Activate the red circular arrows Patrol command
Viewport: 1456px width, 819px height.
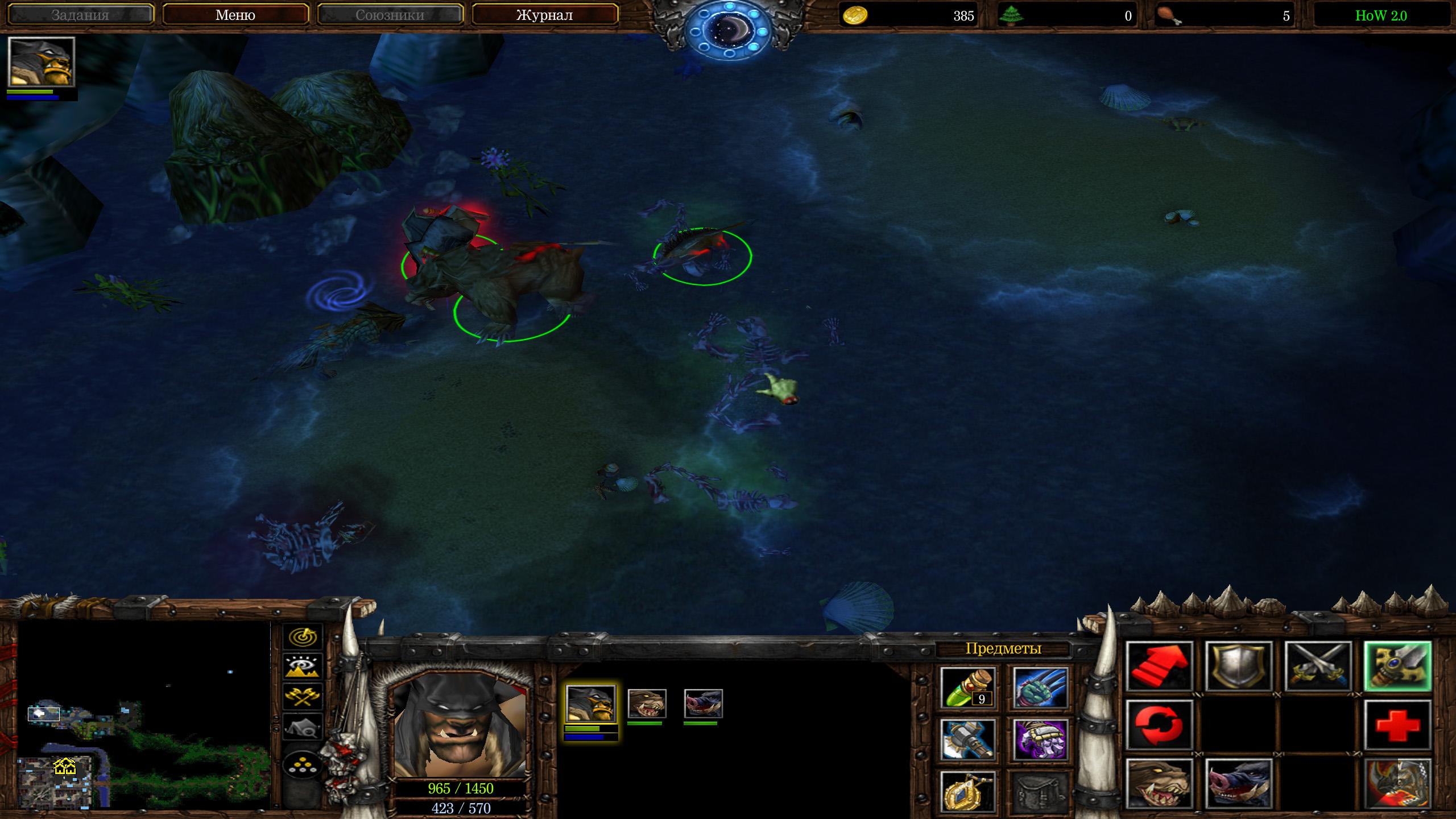tap(1159, 725)
